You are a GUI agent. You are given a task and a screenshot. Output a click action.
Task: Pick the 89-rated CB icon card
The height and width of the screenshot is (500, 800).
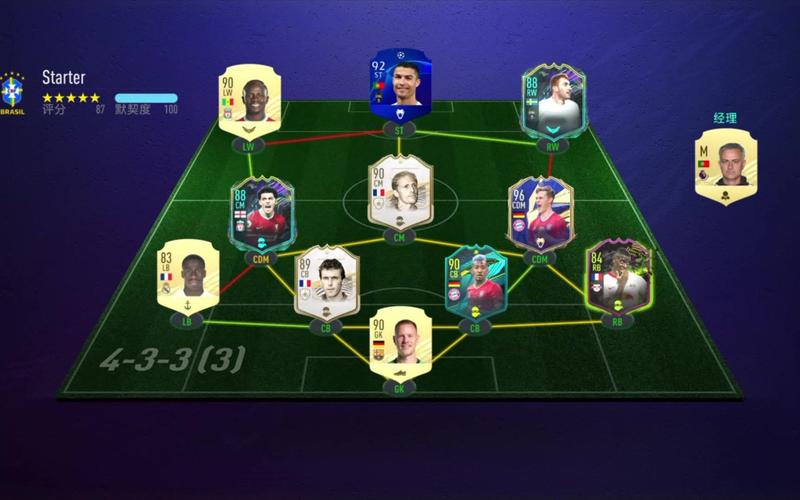click(x=323, y=281)
